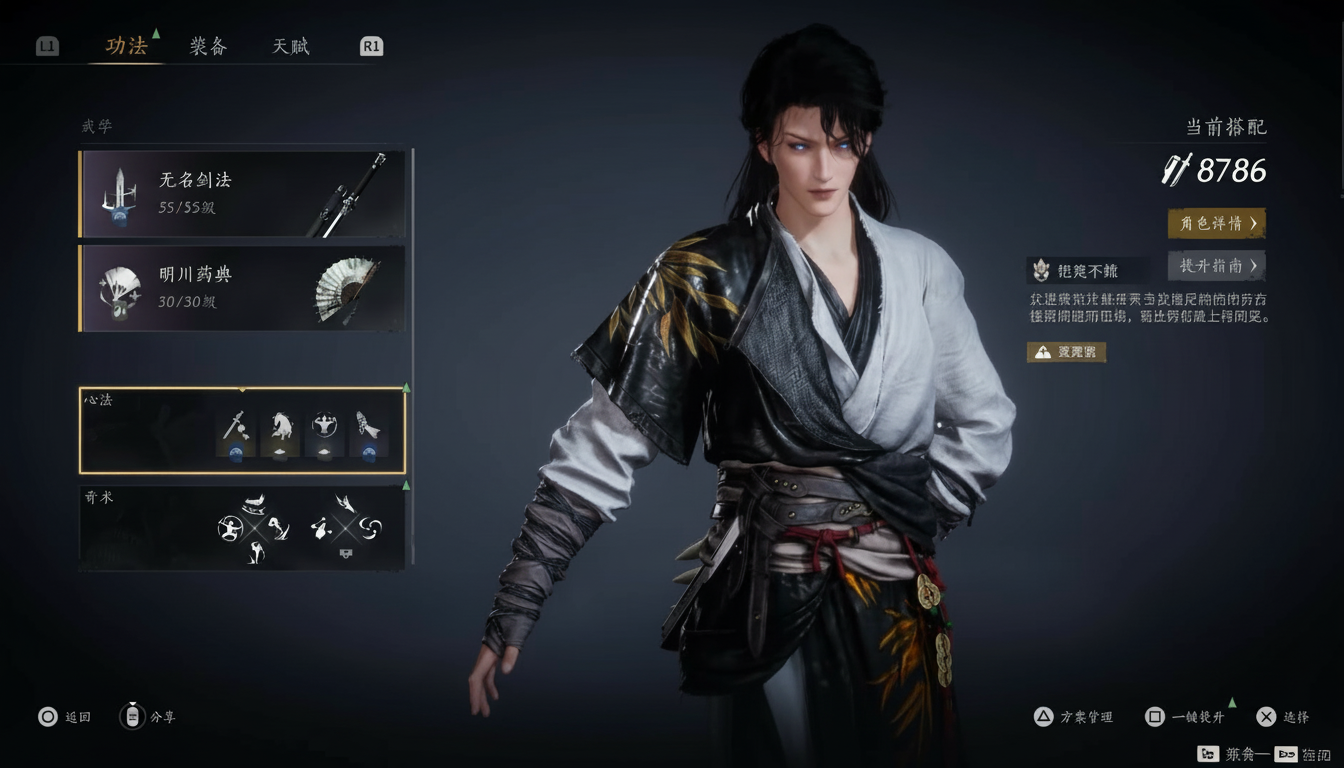Switch to the 天赋 talents tab
The height and width of the screenshot is (768, 1344).
click(291, 46)
